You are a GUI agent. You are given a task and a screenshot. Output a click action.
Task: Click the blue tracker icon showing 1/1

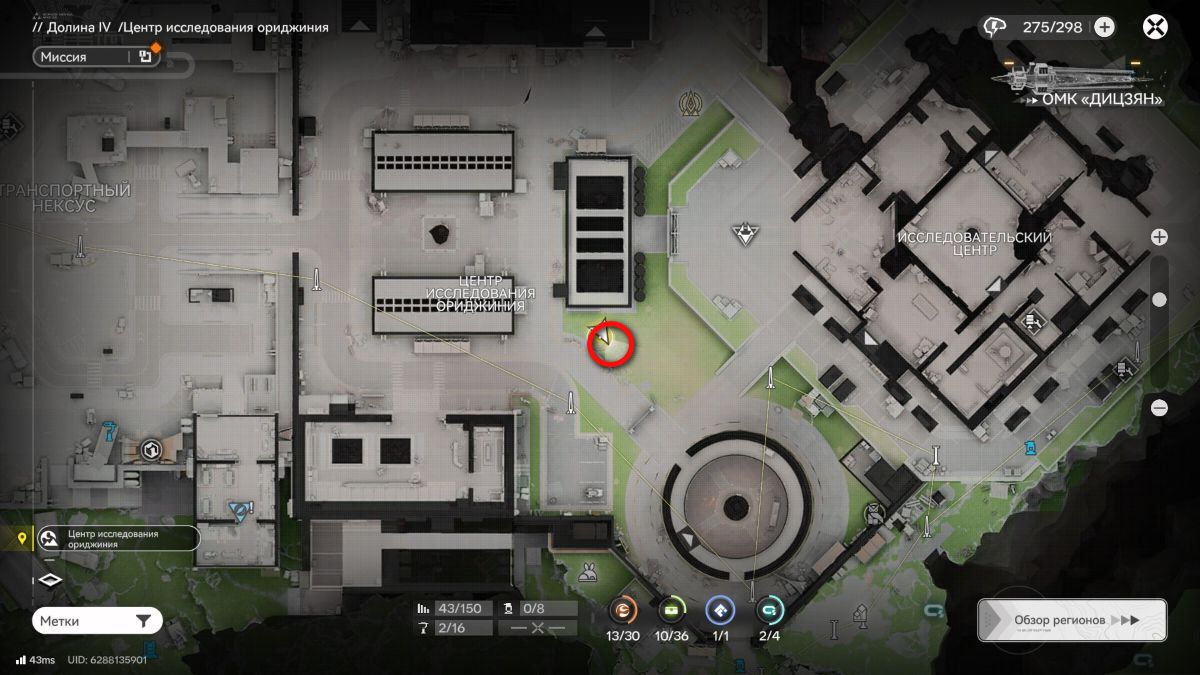(x=720, y=610)
